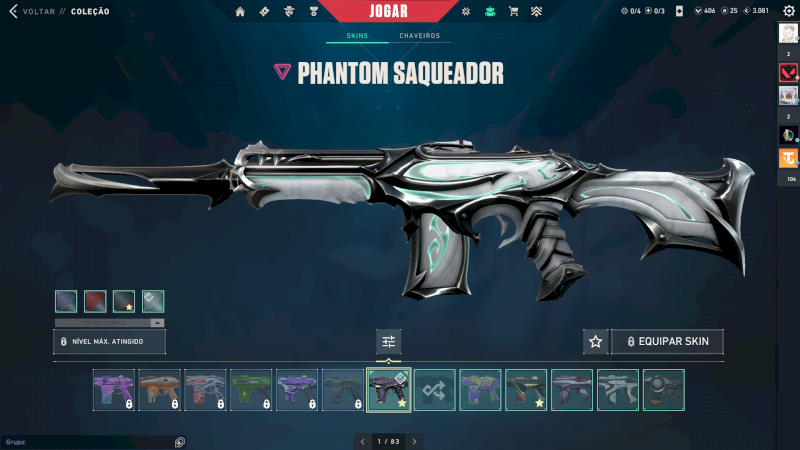
Task: Choose the green Phantom skin thumbnail
Action: coord(251,390)
